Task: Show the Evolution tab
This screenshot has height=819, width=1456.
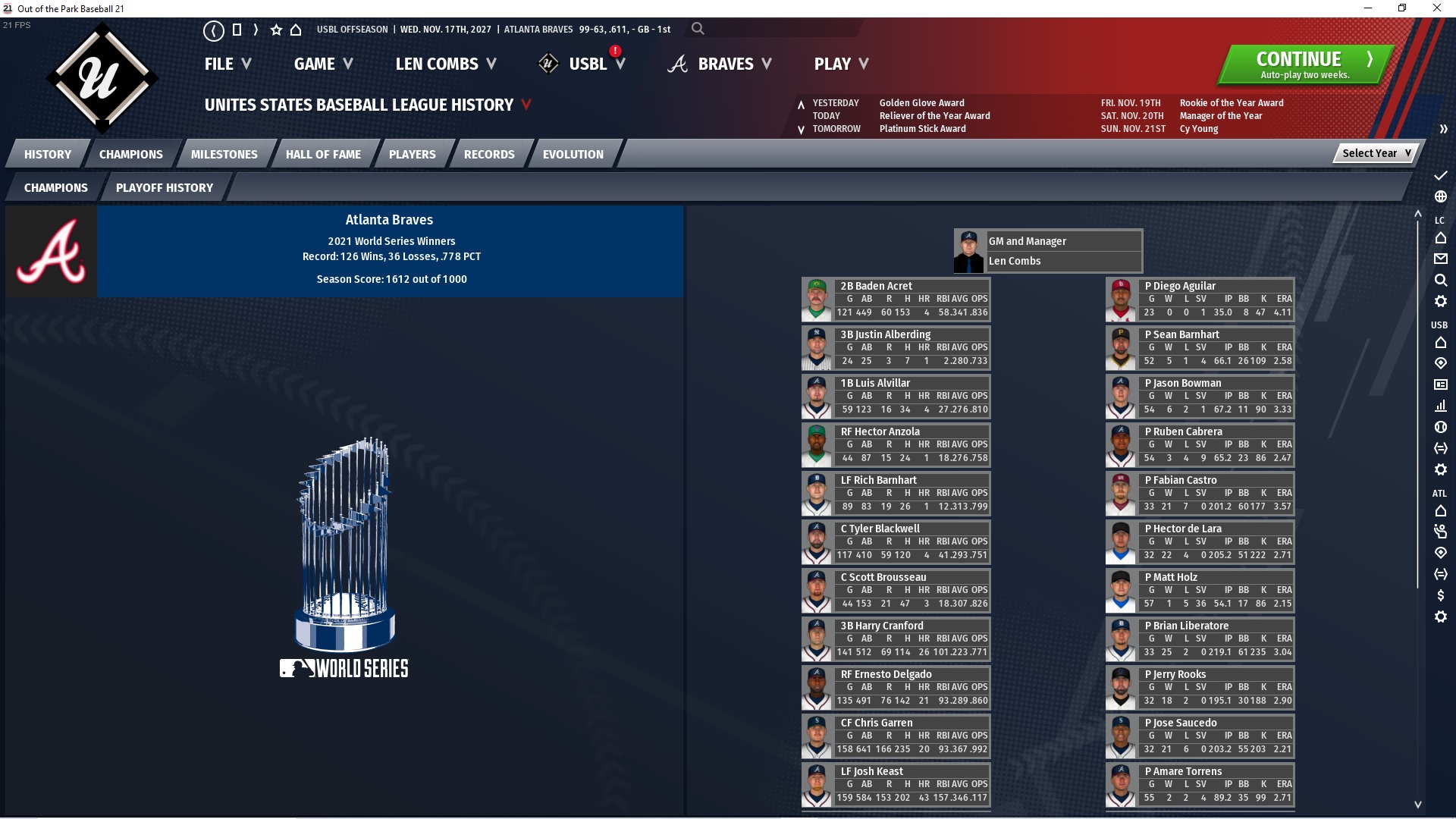Action: pos(573,154)
